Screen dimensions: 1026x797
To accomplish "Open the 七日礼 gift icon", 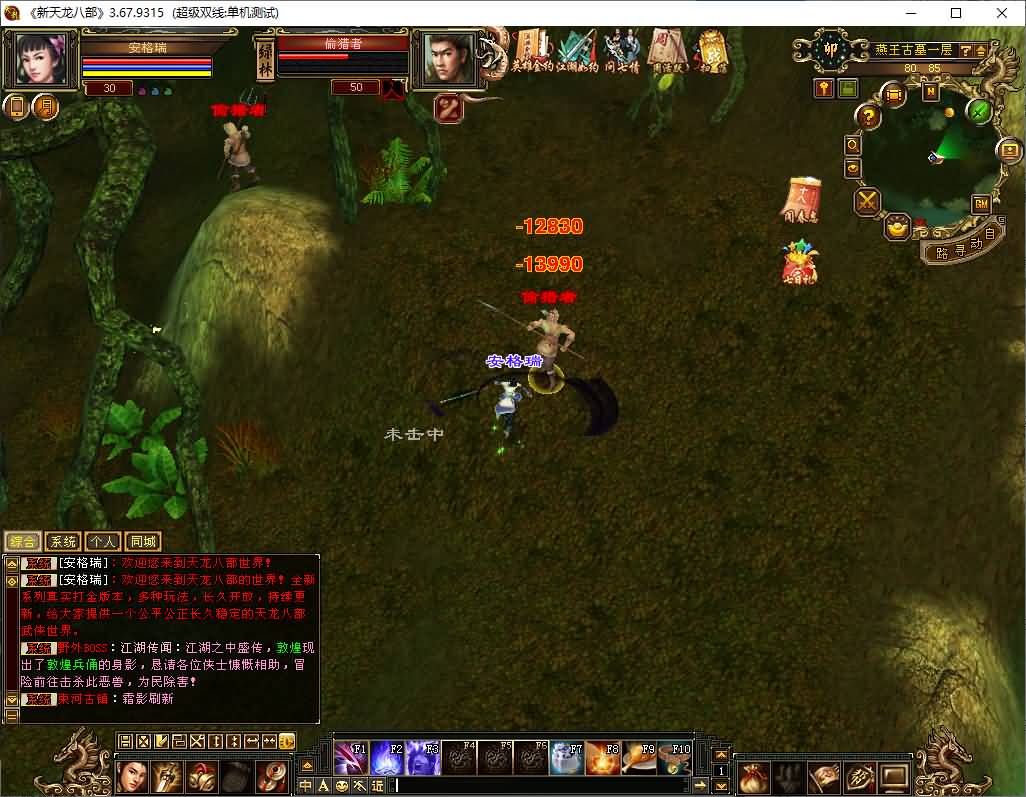I will click(x=800, y=263).
